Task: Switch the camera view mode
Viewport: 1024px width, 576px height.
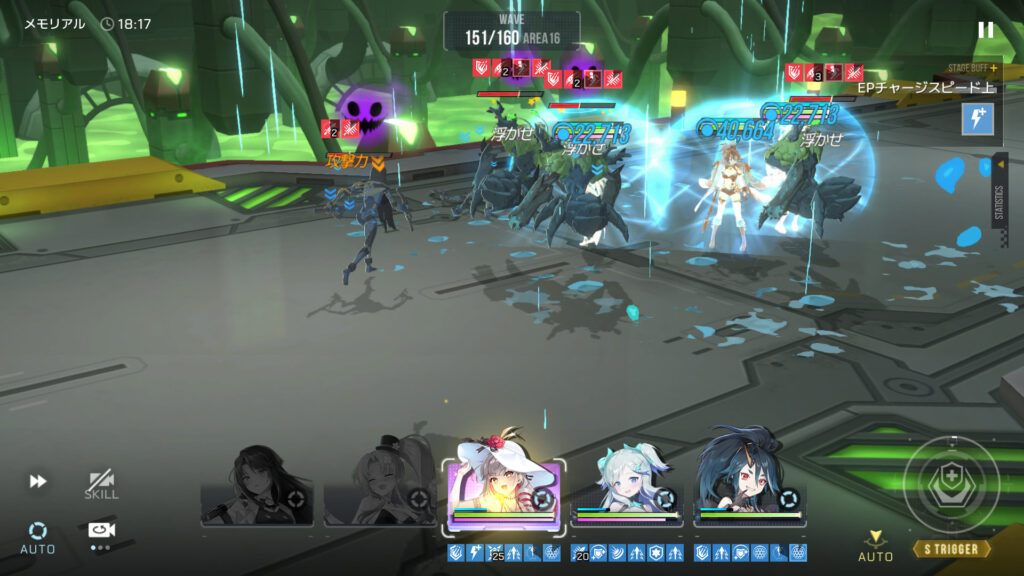Action: pos(100,532)
